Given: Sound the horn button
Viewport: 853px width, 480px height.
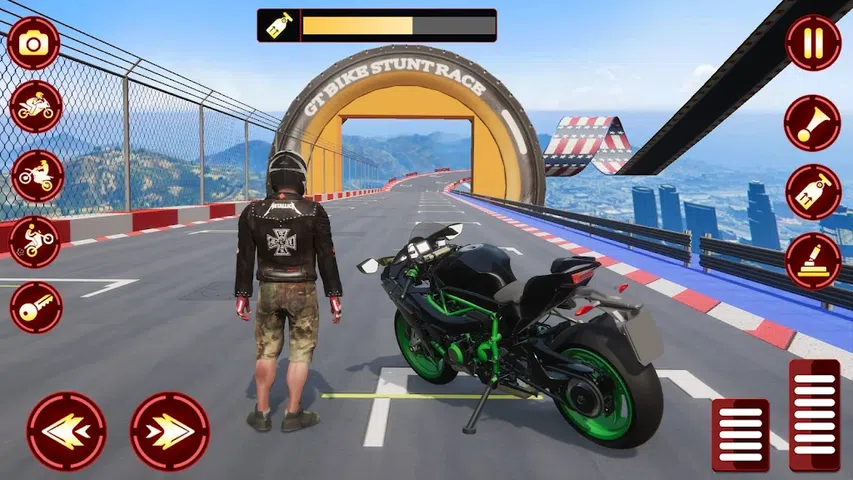Looking at the screenshot, I should pyautogui.click(x=812, y=123).
